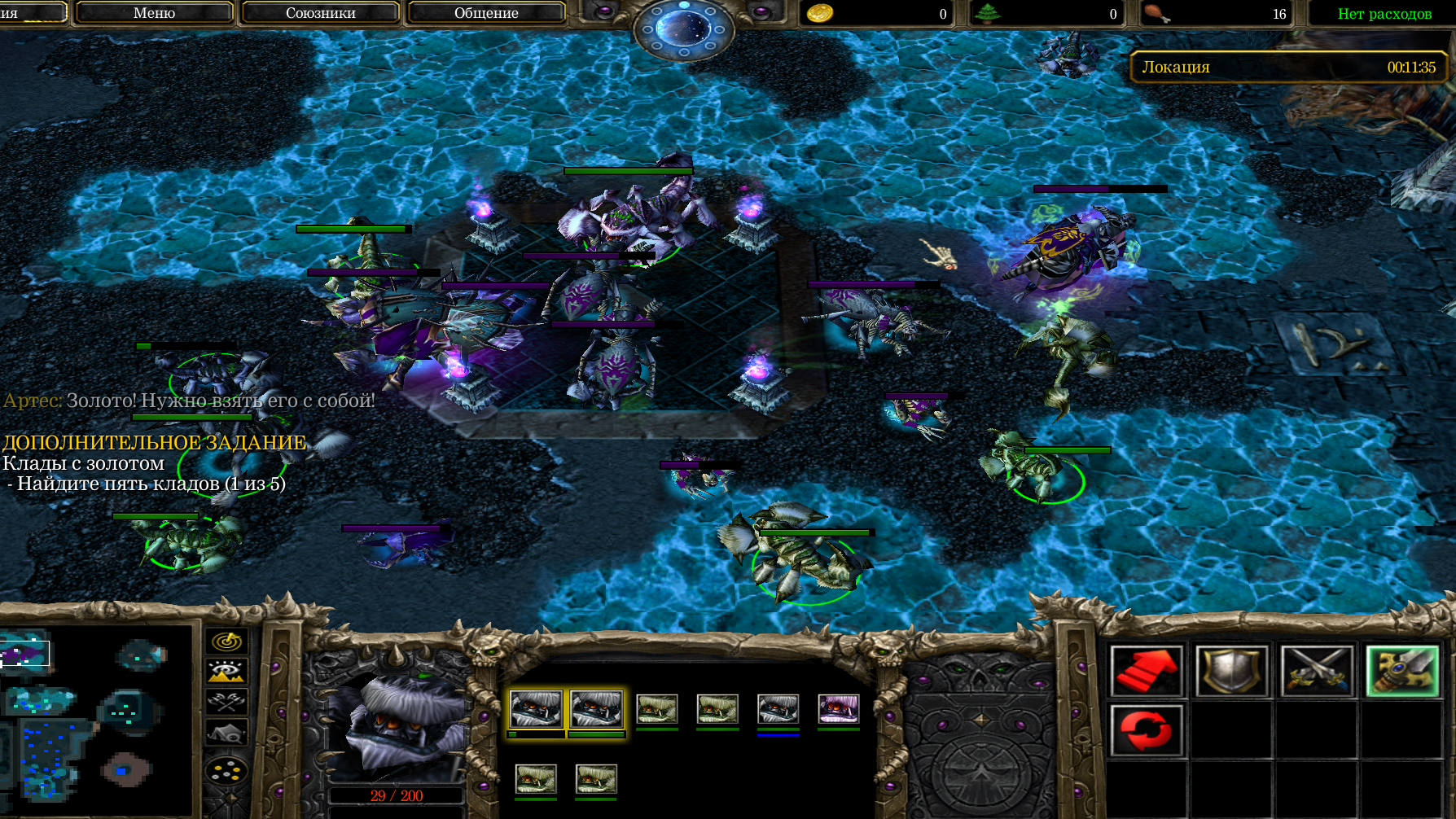This screenshot has height=819, width=1456.
Task: Select the green-highlighted sword hilt command
Action: (x=1401, y=671)
